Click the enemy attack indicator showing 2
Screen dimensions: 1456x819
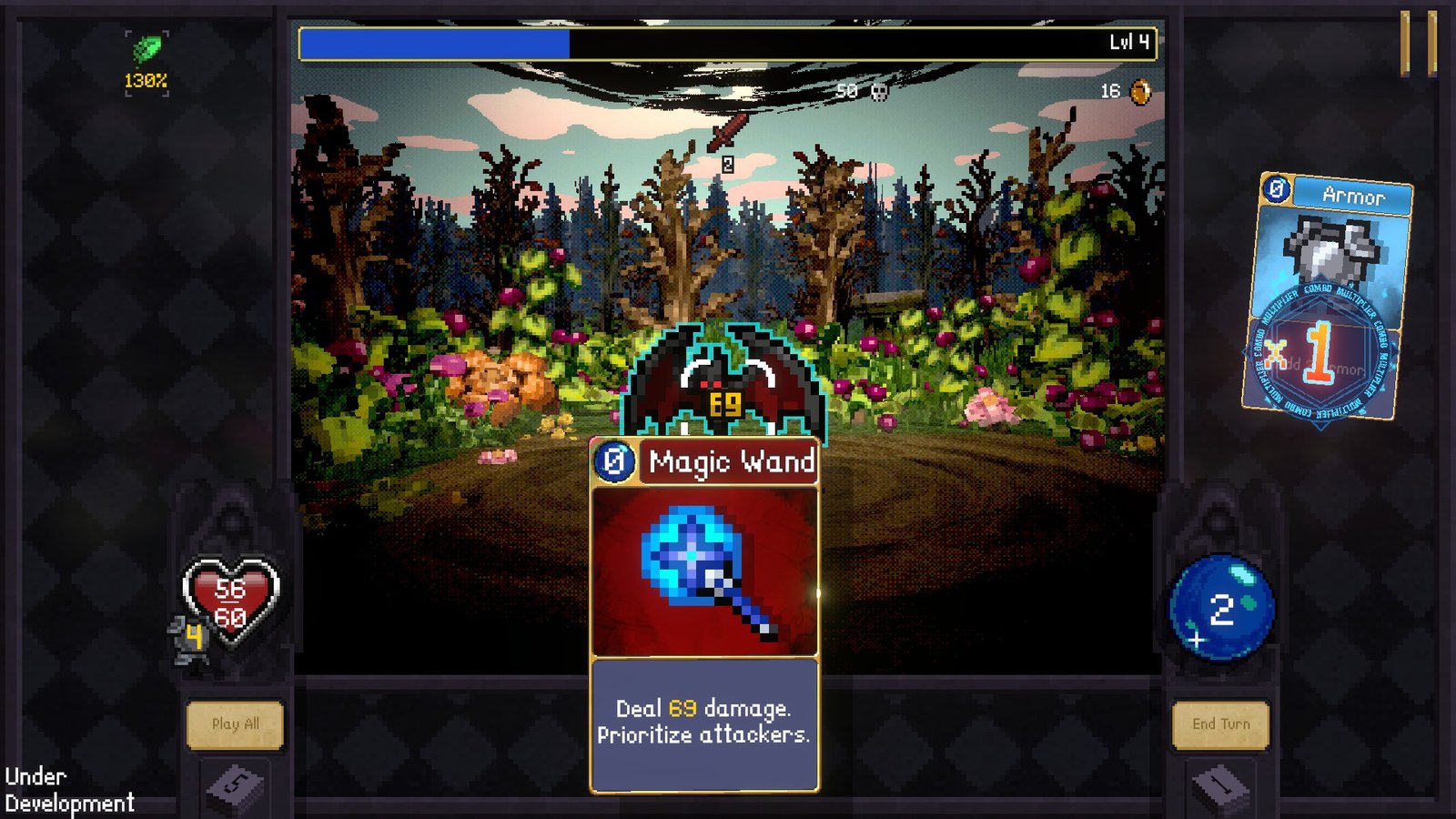[727, 164]
